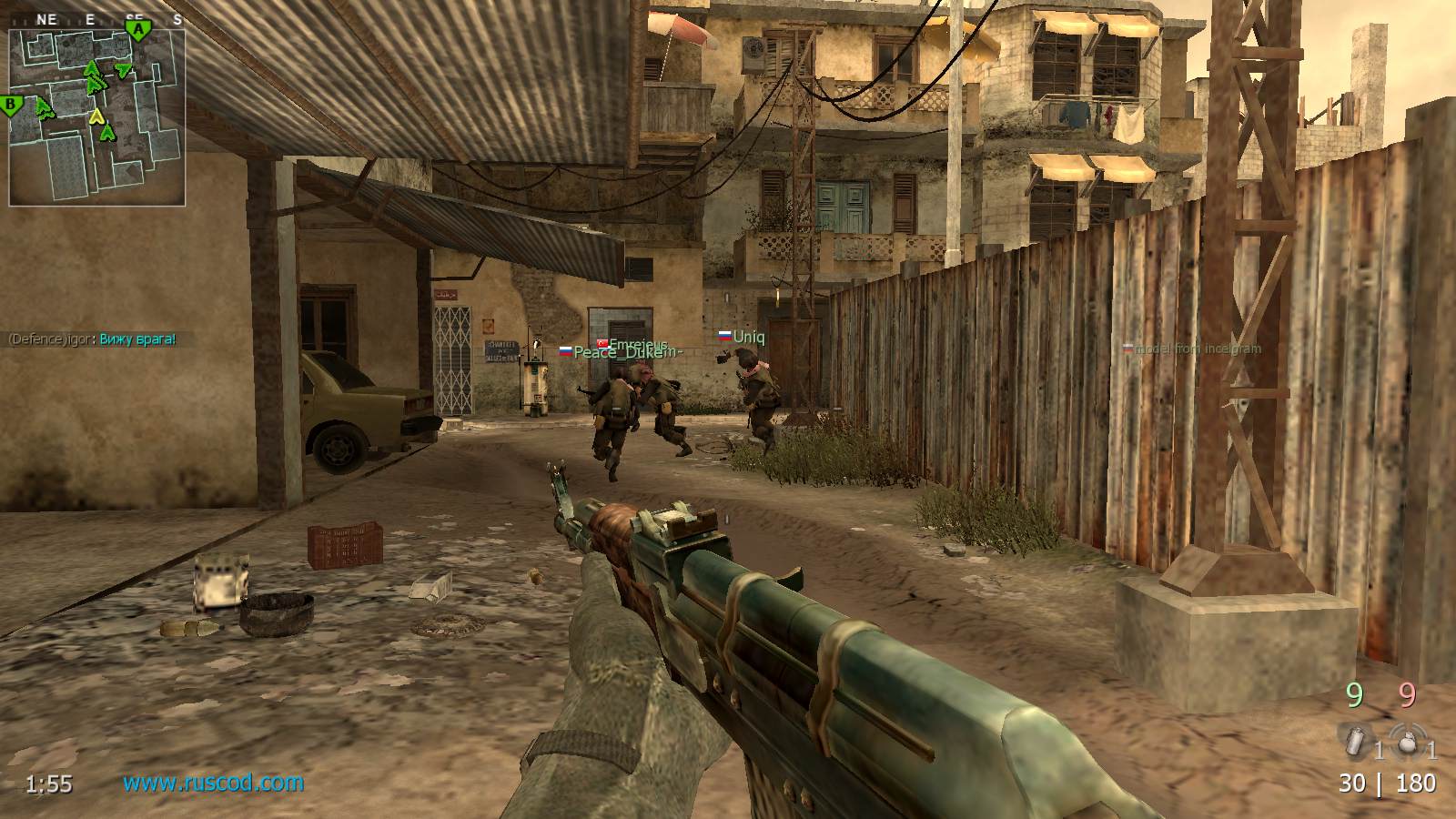Select objective B marker on the minimap
Image resolution: width=1456 pixels, height=819 pixels.
(x=12, y=106)
